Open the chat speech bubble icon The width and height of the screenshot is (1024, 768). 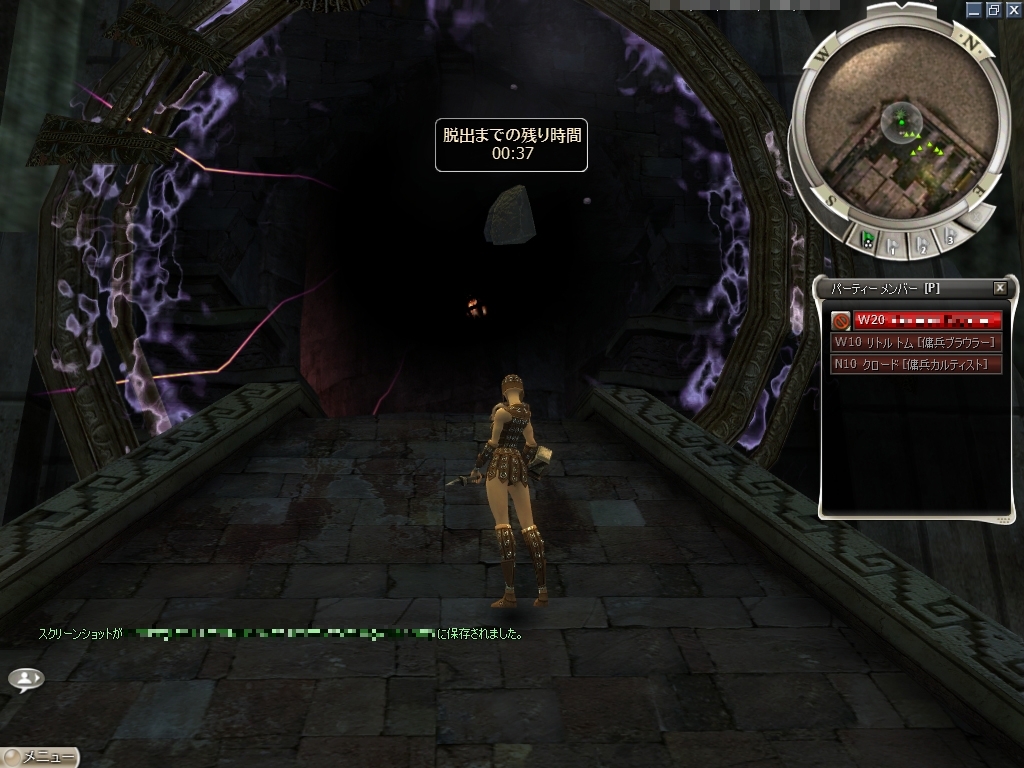pyautogui.click(x=26, y=679)
